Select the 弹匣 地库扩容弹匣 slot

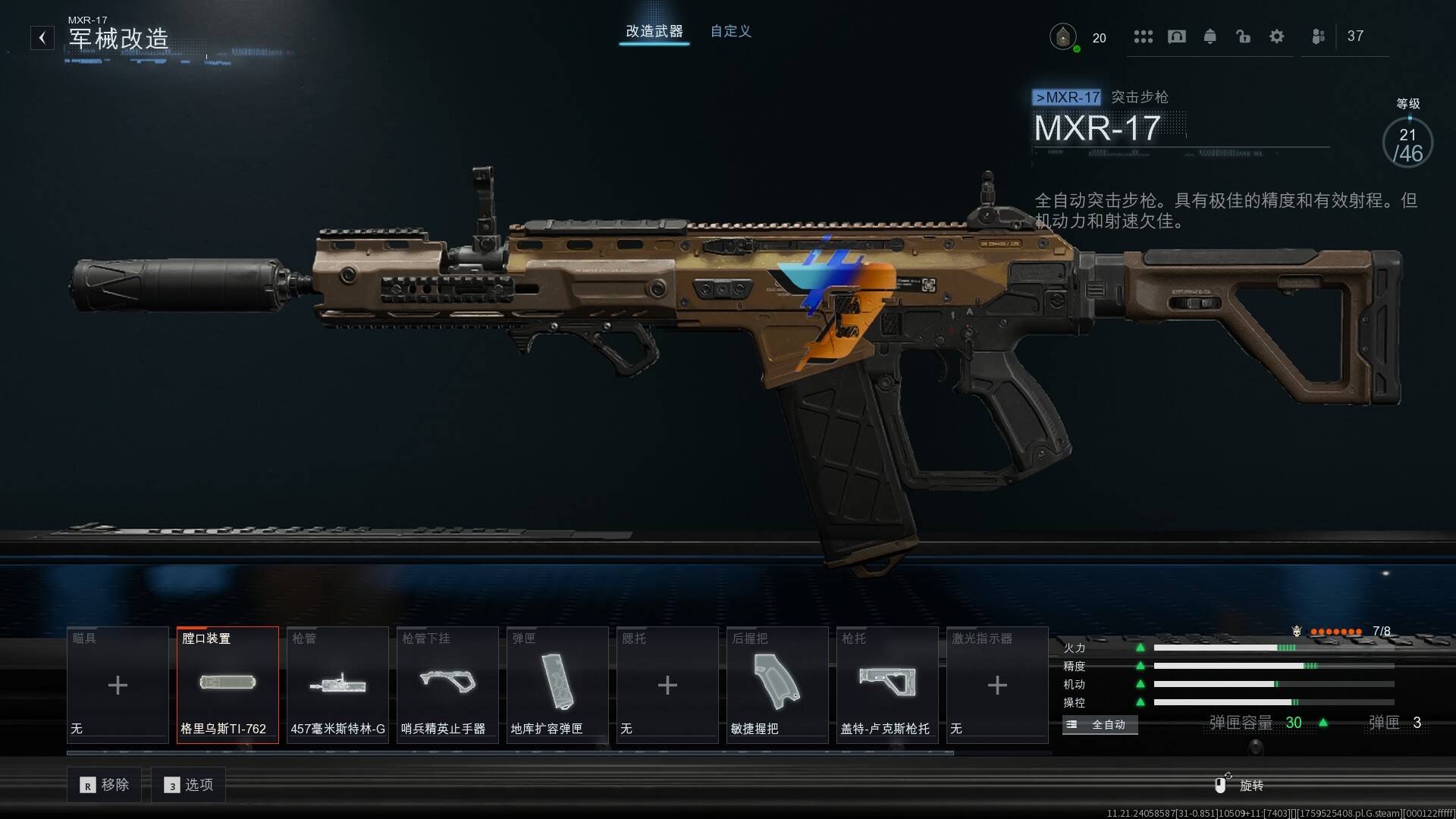557,685
